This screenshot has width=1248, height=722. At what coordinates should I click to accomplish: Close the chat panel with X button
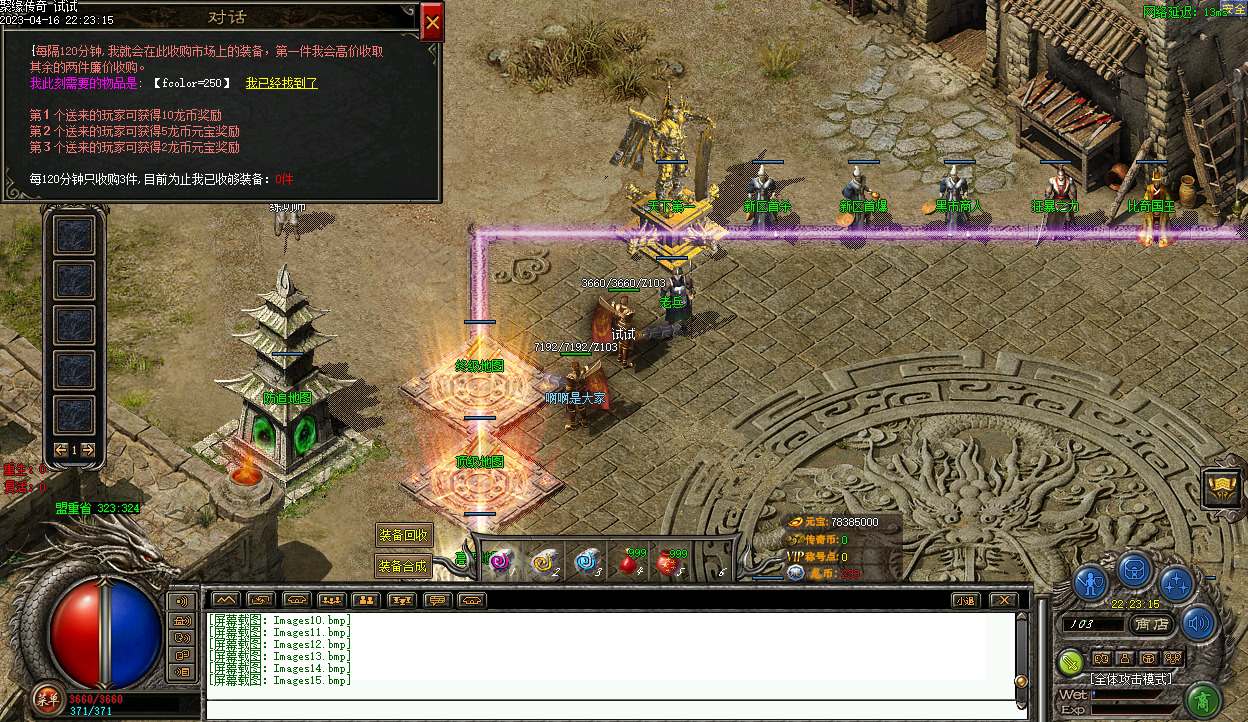(1002, 600)
